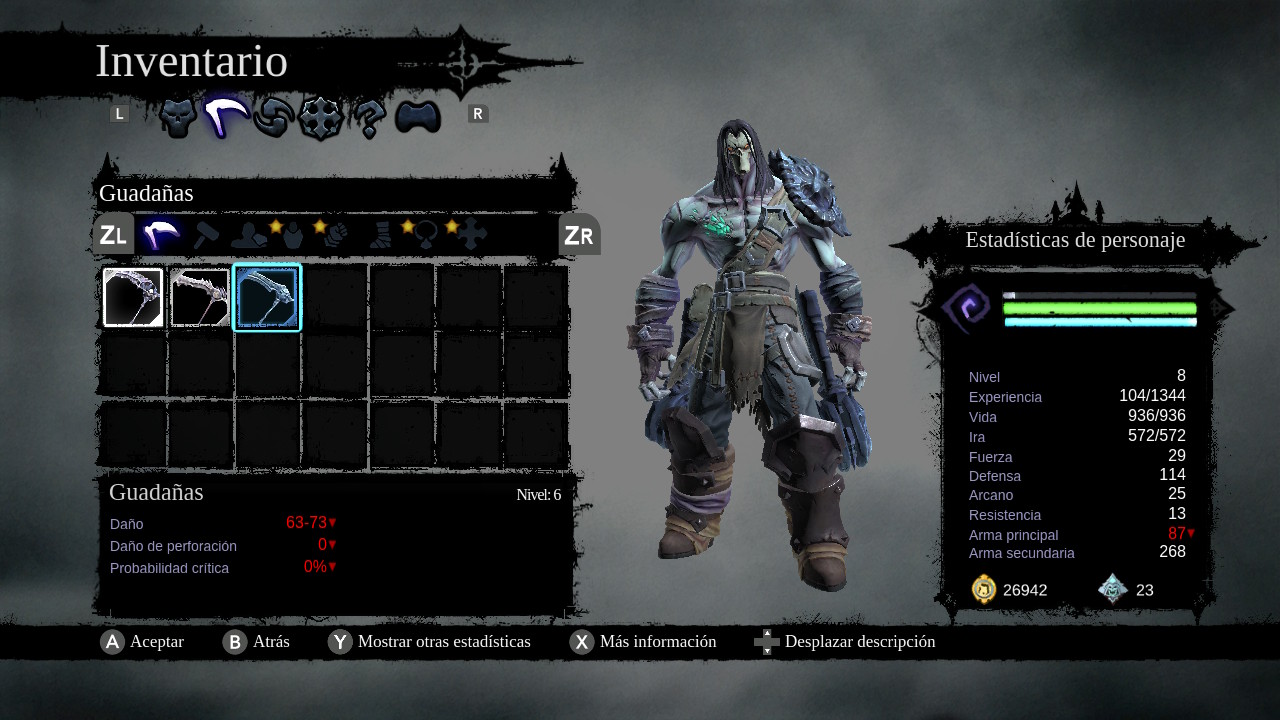Show the amulet necklace category
1280x720 pixels.
pos(424,235)
